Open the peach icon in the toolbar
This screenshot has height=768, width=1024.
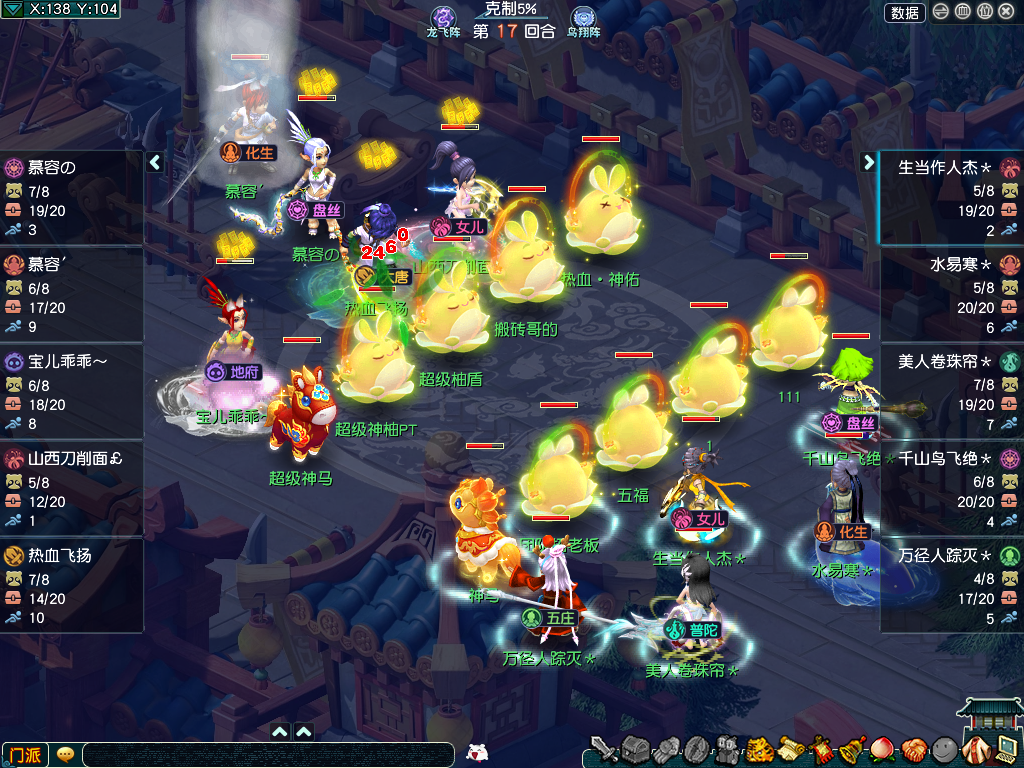[883, 748]
